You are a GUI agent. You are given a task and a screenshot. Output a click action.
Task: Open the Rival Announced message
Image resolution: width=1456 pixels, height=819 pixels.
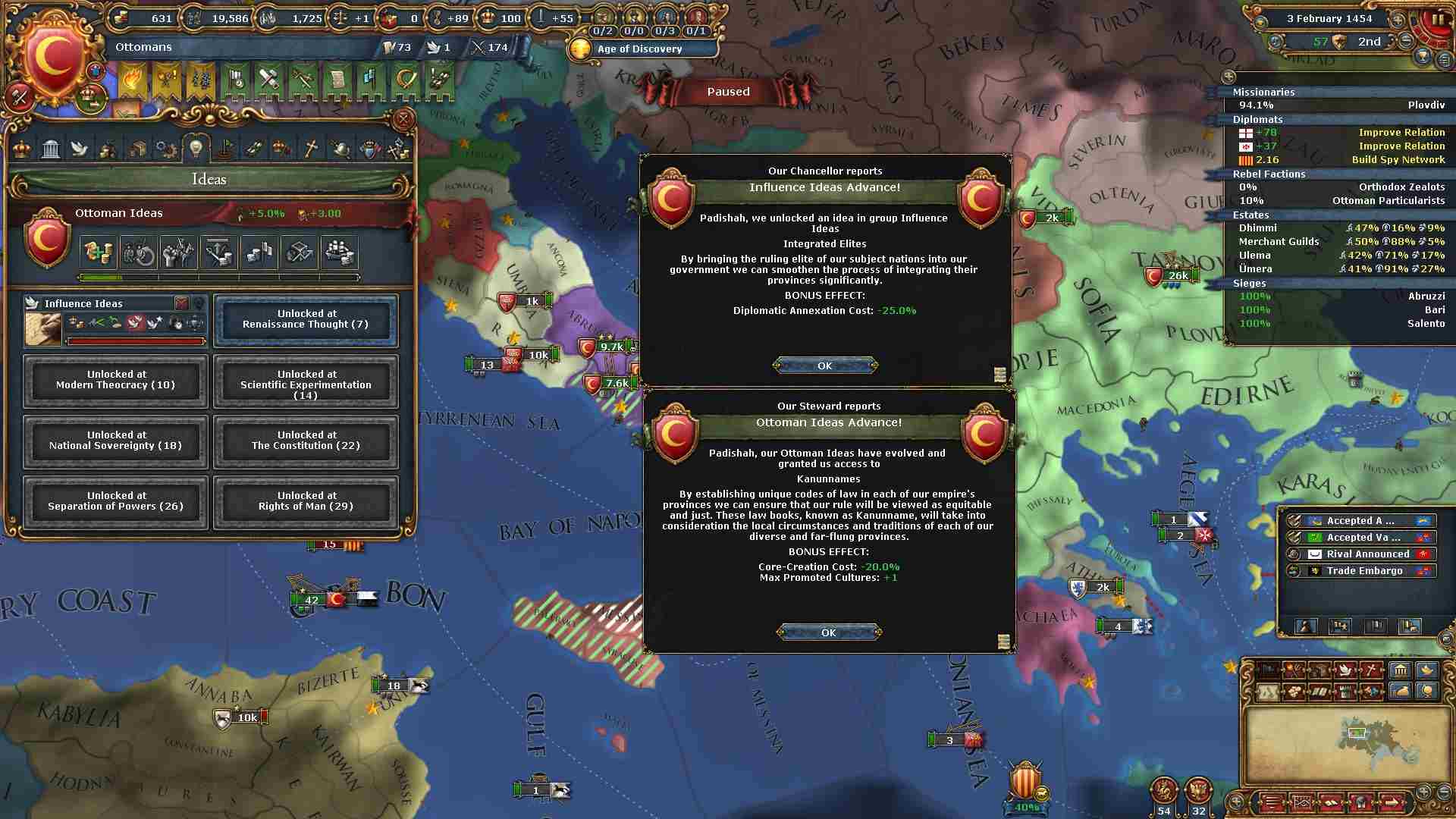(x=1359, y=554)
